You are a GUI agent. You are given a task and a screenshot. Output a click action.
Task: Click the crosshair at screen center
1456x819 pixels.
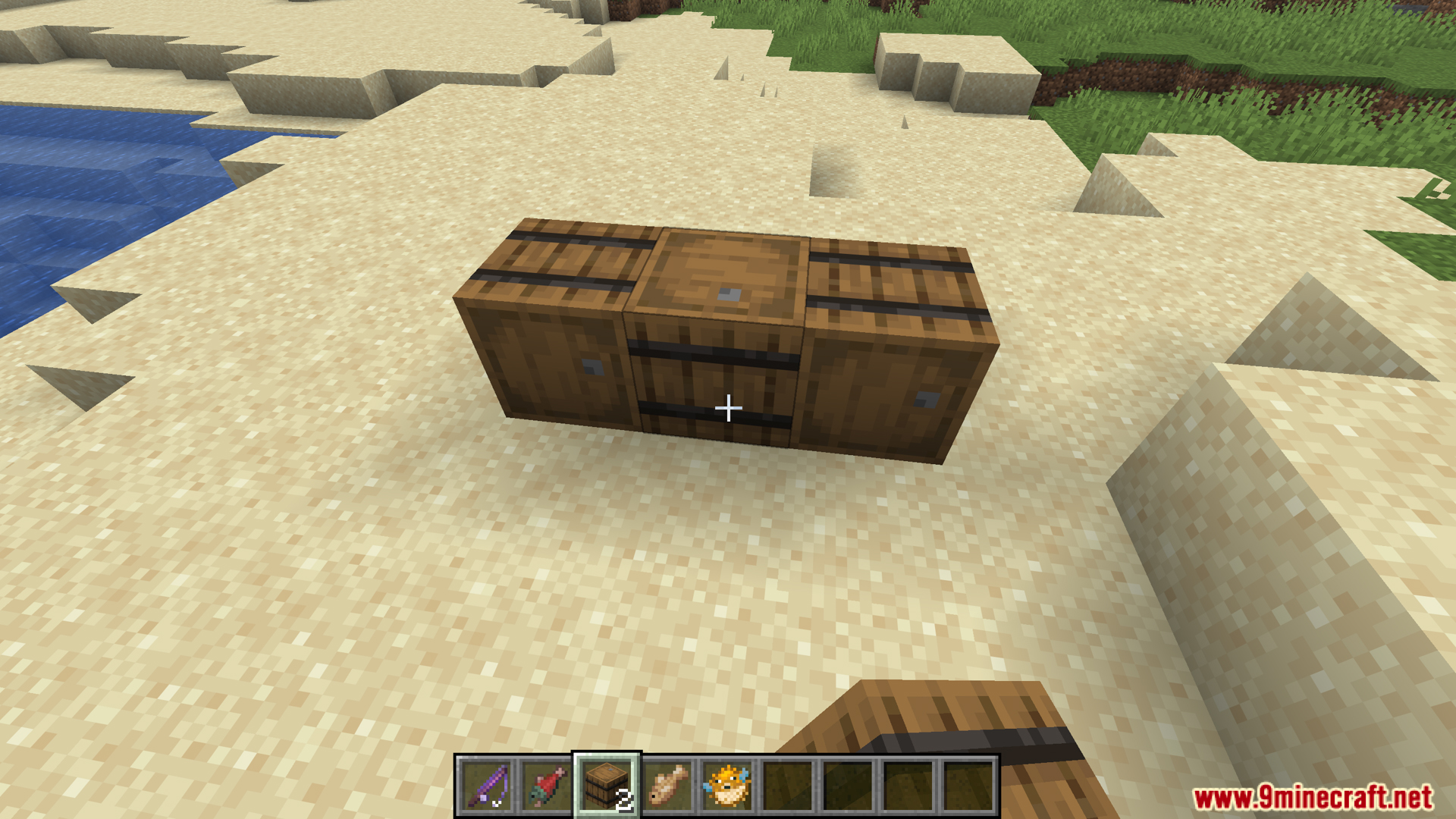point(727,408)
